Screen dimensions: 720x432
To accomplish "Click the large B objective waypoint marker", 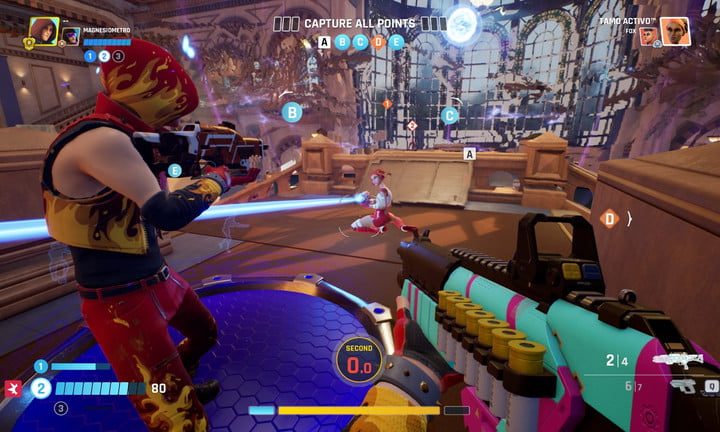I will [293, 113].
